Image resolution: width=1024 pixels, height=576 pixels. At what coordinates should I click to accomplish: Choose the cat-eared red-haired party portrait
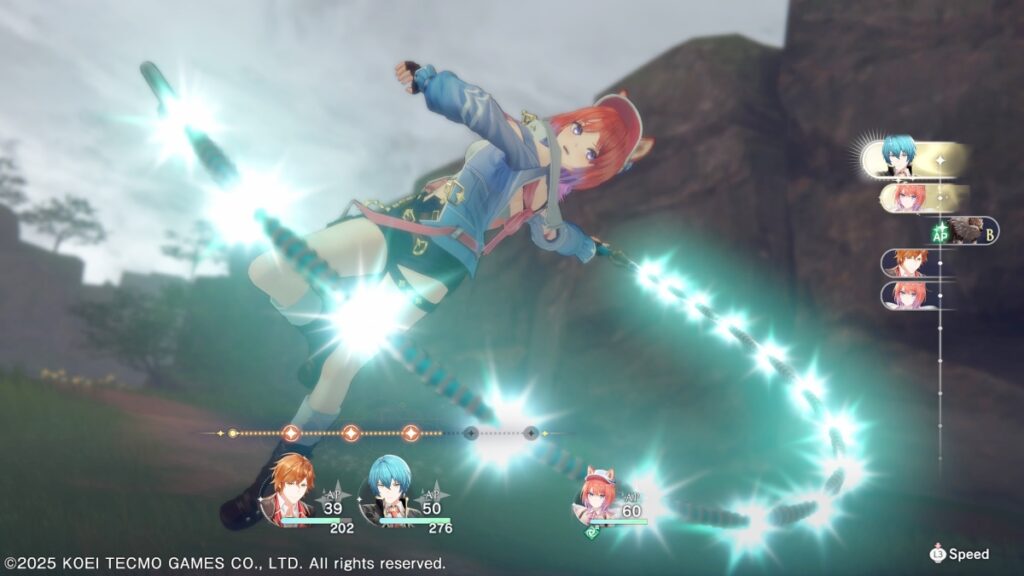point(599,494)
